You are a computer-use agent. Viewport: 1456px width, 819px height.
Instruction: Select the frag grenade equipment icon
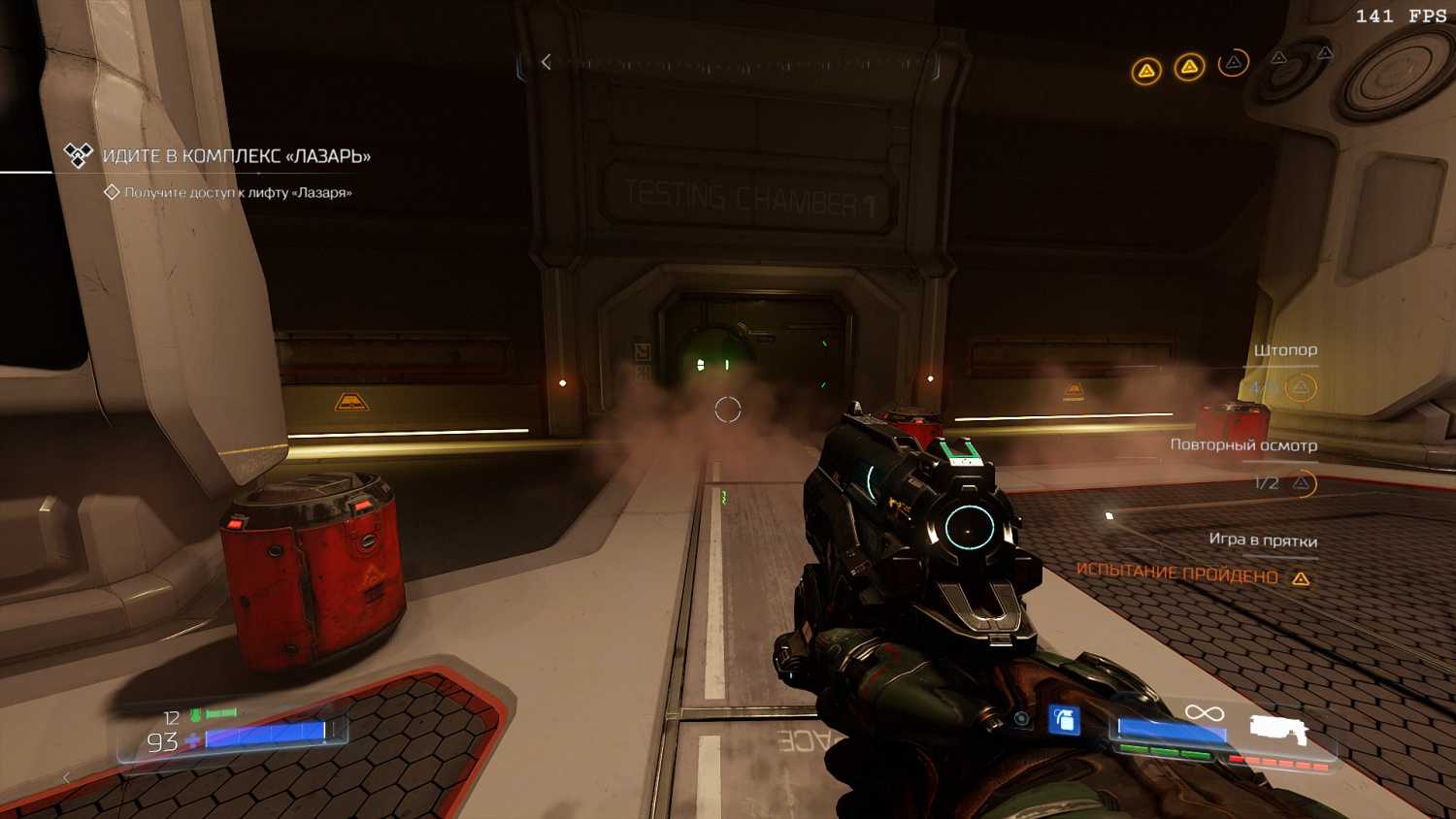1064,720
